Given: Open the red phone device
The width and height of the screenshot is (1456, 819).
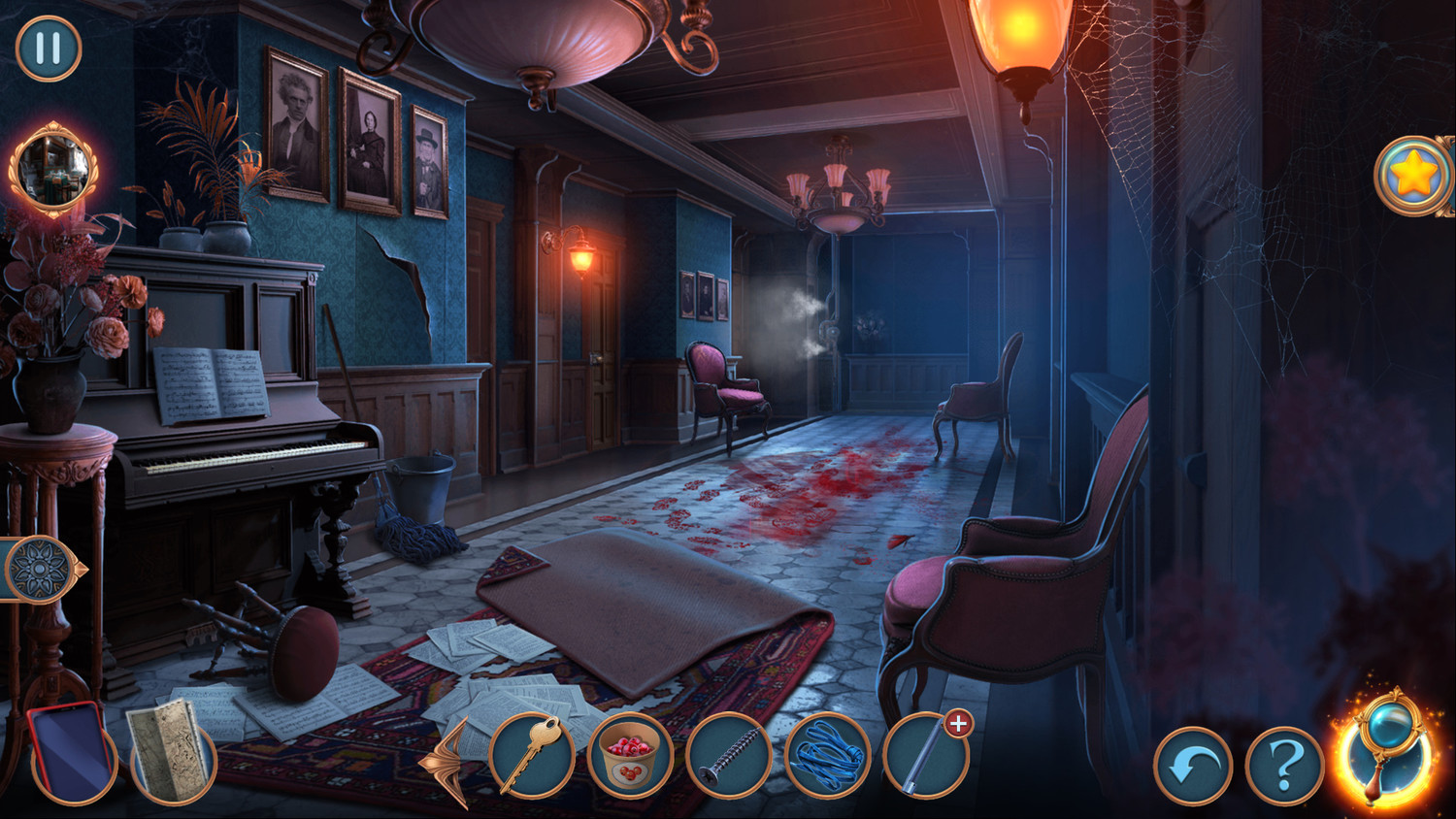Looking at the screenshot, I should pyautogui.click(x=70, y=752).
